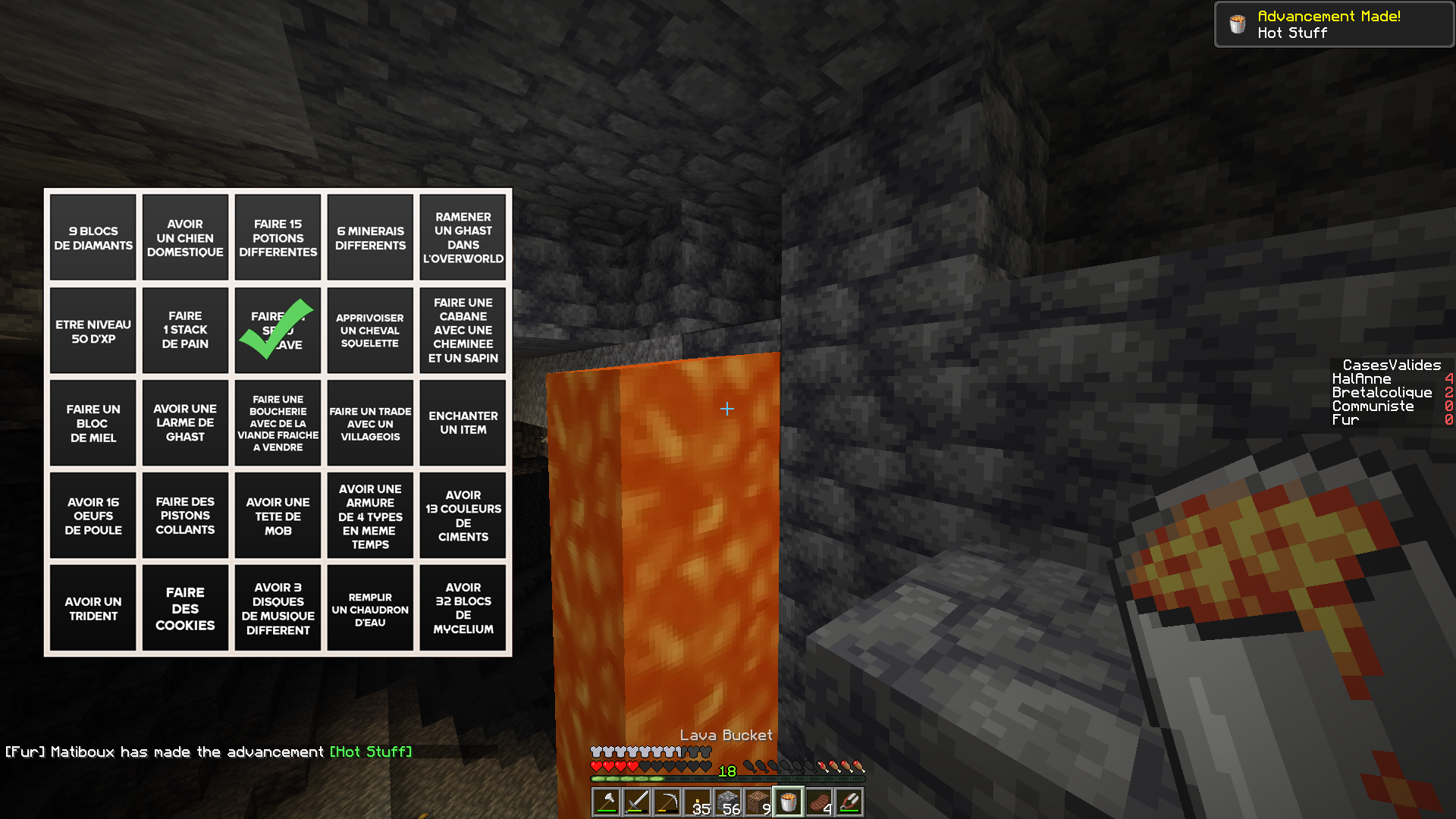Click the lava bucket hotbar slot
The width and height of the screenshot is (1456, 819).
coord(789,802)
